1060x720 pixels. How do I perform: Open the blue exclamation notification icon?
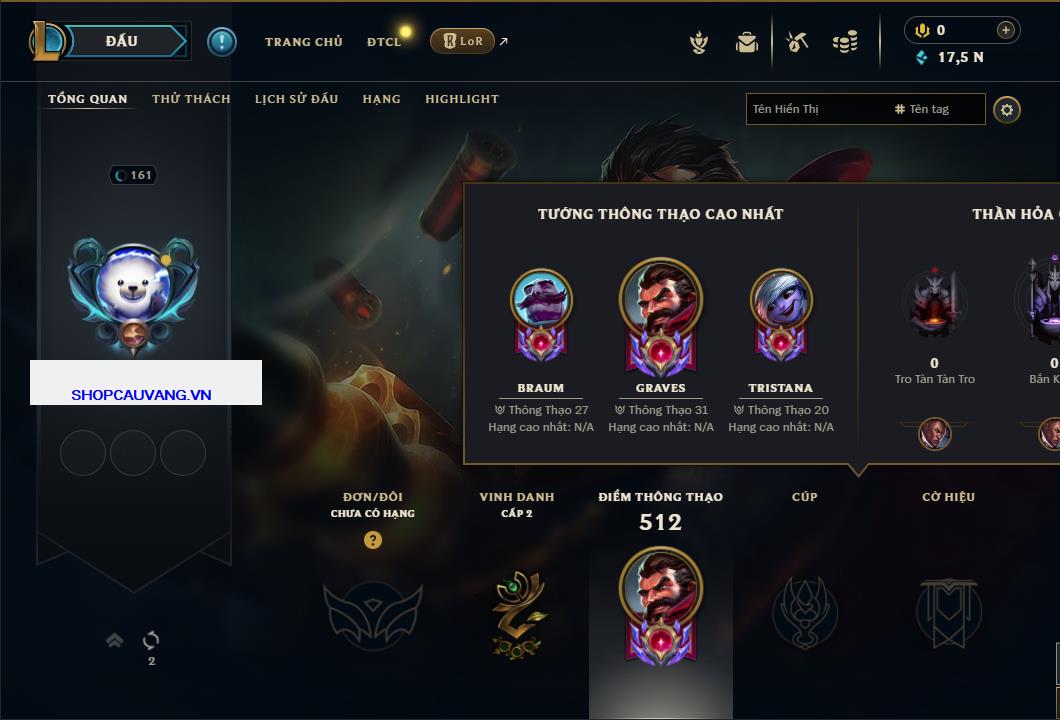(221, 41)
